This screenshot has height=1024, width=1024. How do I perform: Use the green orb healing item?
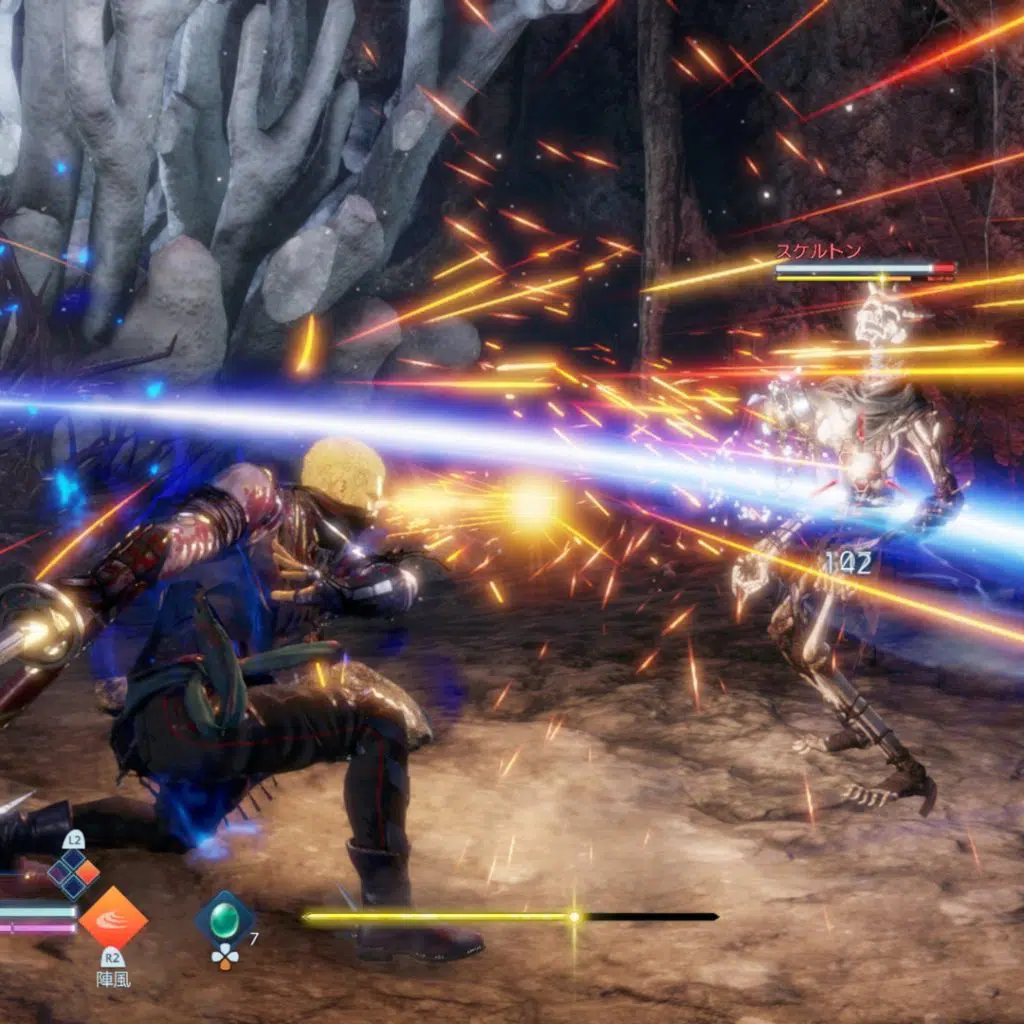pos(224,921)
